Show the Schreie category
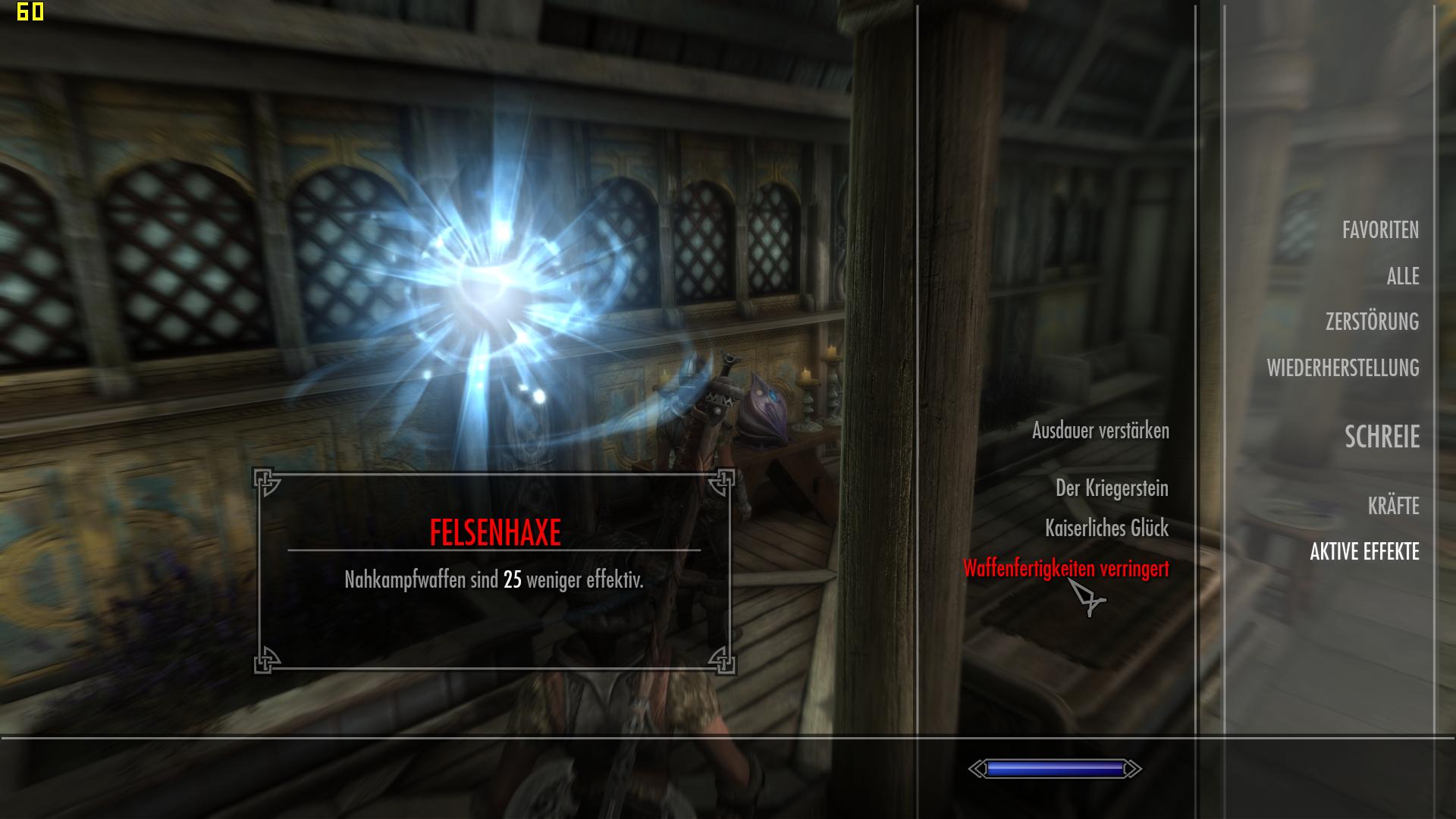This screenshot has width=1456, height=819. click(1382, 437)
